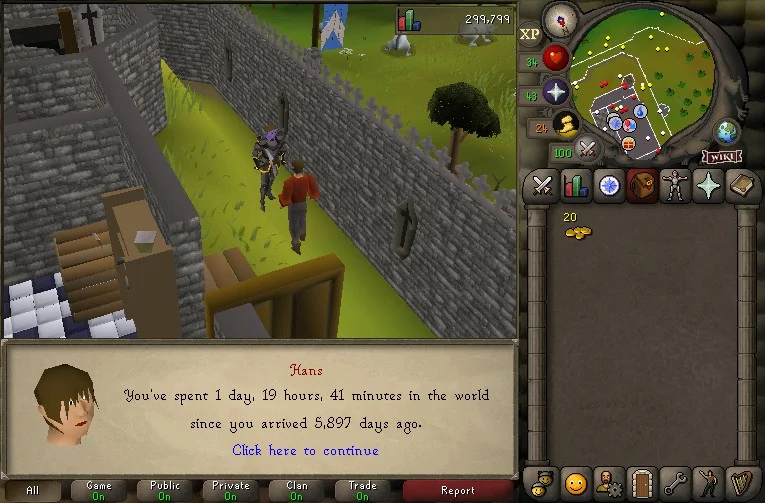This screenshot has width=765, height=503.
Task: Open the Combat Options tab
Action: [x=542, y=185]
